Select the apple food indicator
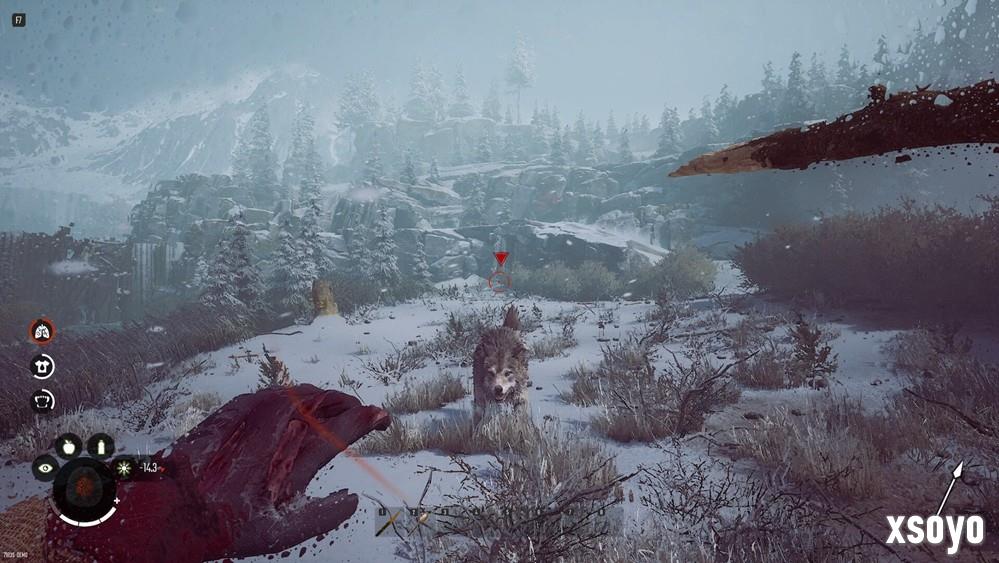 point(68,446)
